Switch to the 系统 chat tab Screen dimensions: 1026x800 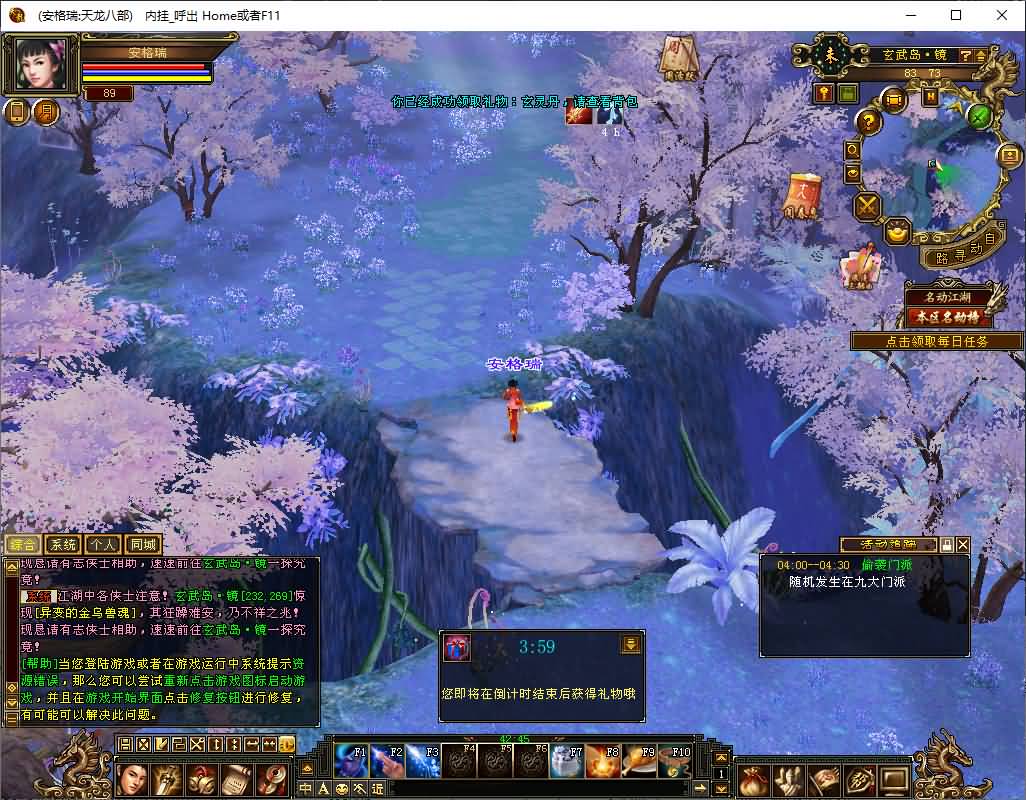tap(63, 545)
